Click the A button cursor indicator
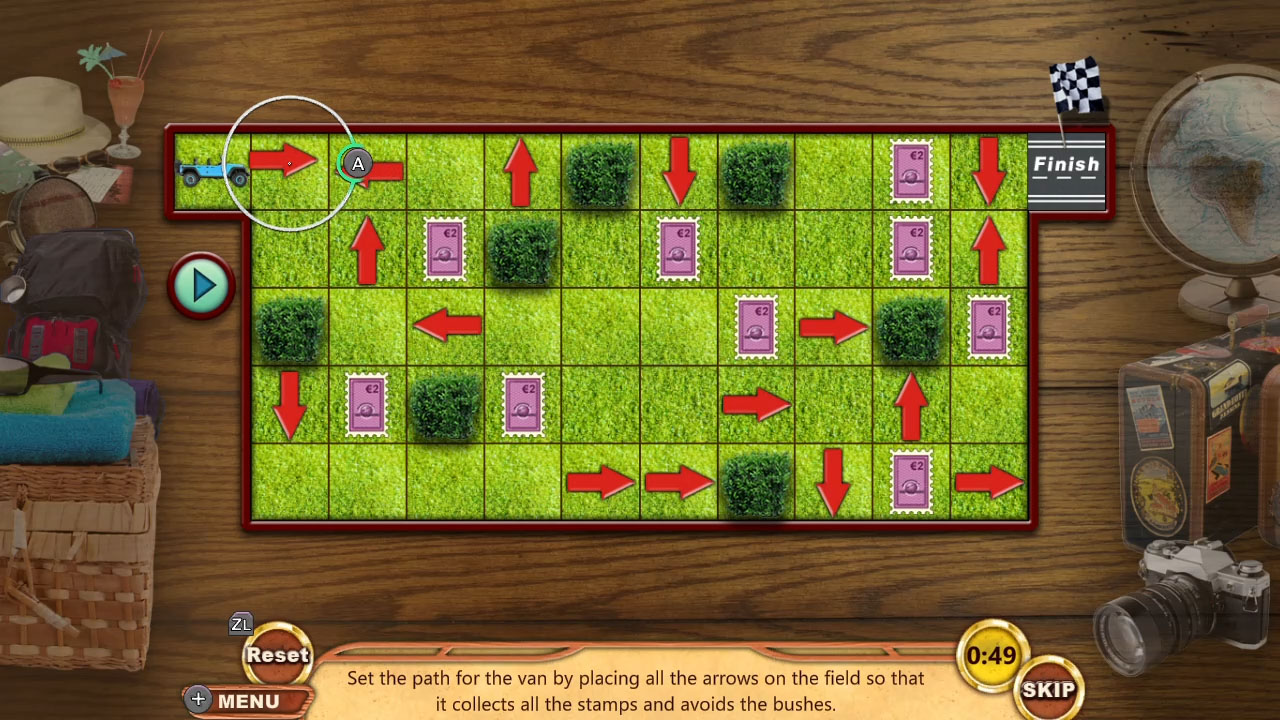 [x=357, y=164]
